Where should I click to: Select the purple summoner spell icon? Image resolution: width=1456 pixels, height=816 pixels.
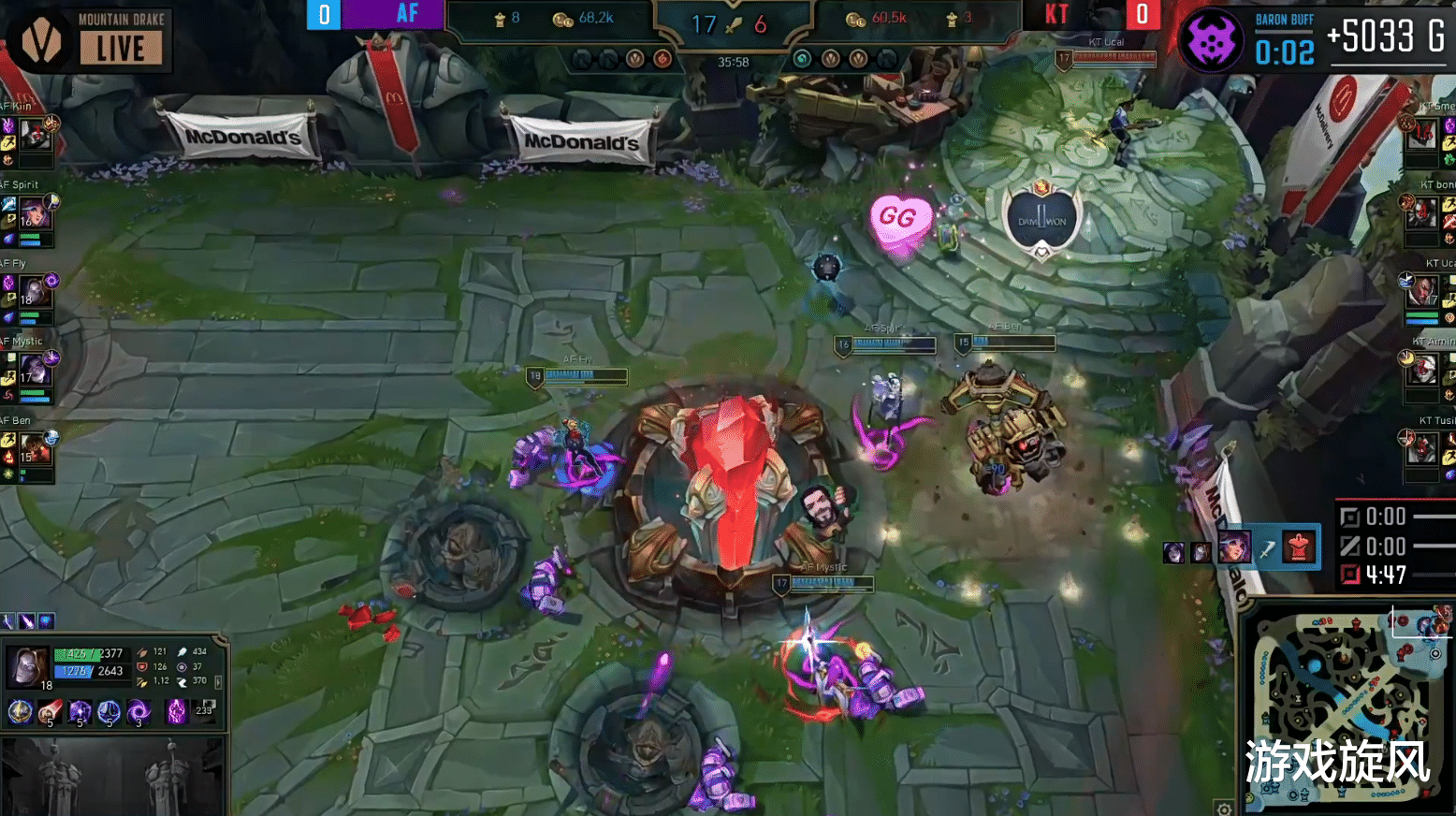click(176, 711)
